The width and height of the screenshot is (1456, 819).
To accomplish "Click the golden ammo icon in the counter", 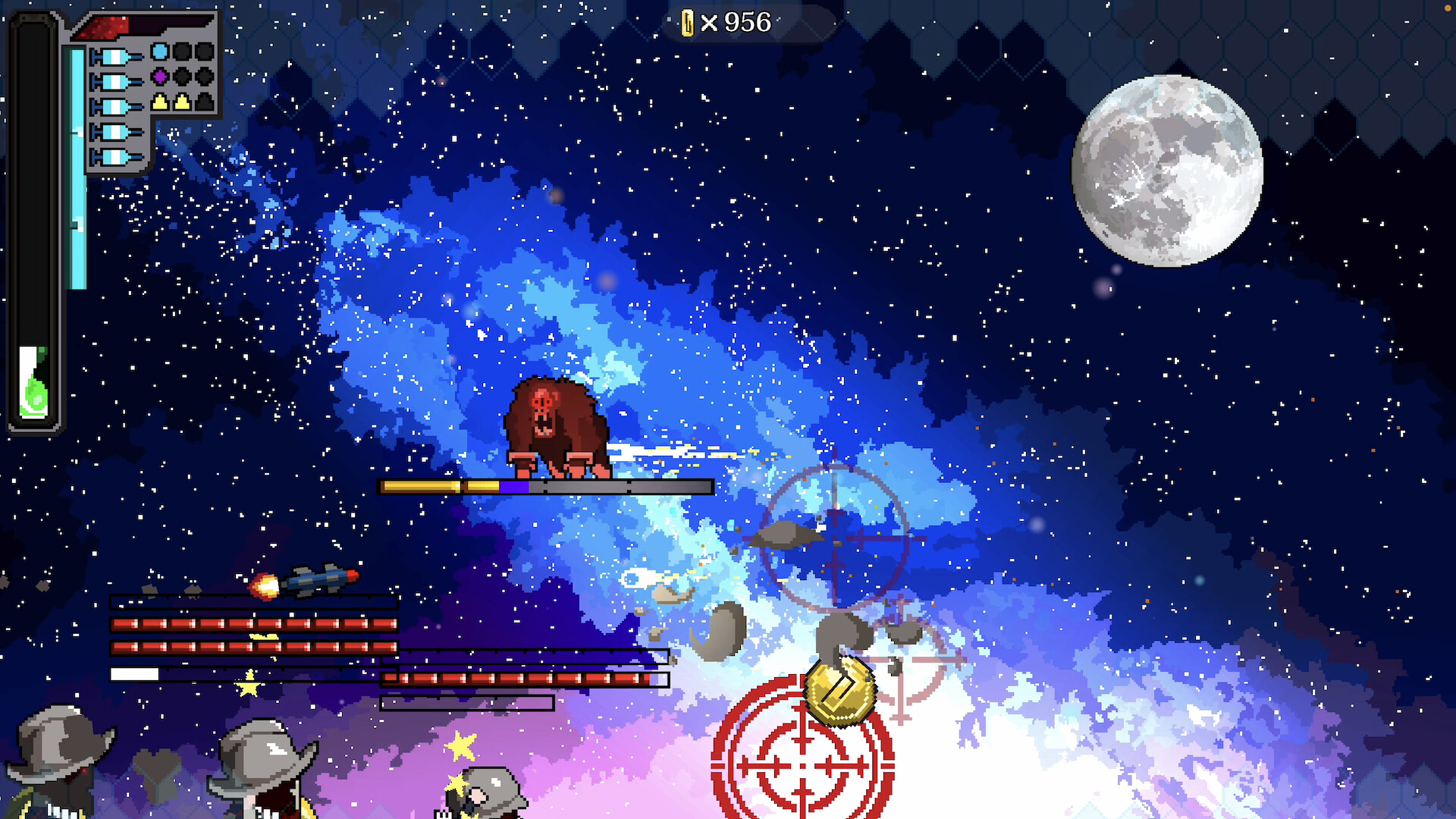I will (x=688, y=23).
